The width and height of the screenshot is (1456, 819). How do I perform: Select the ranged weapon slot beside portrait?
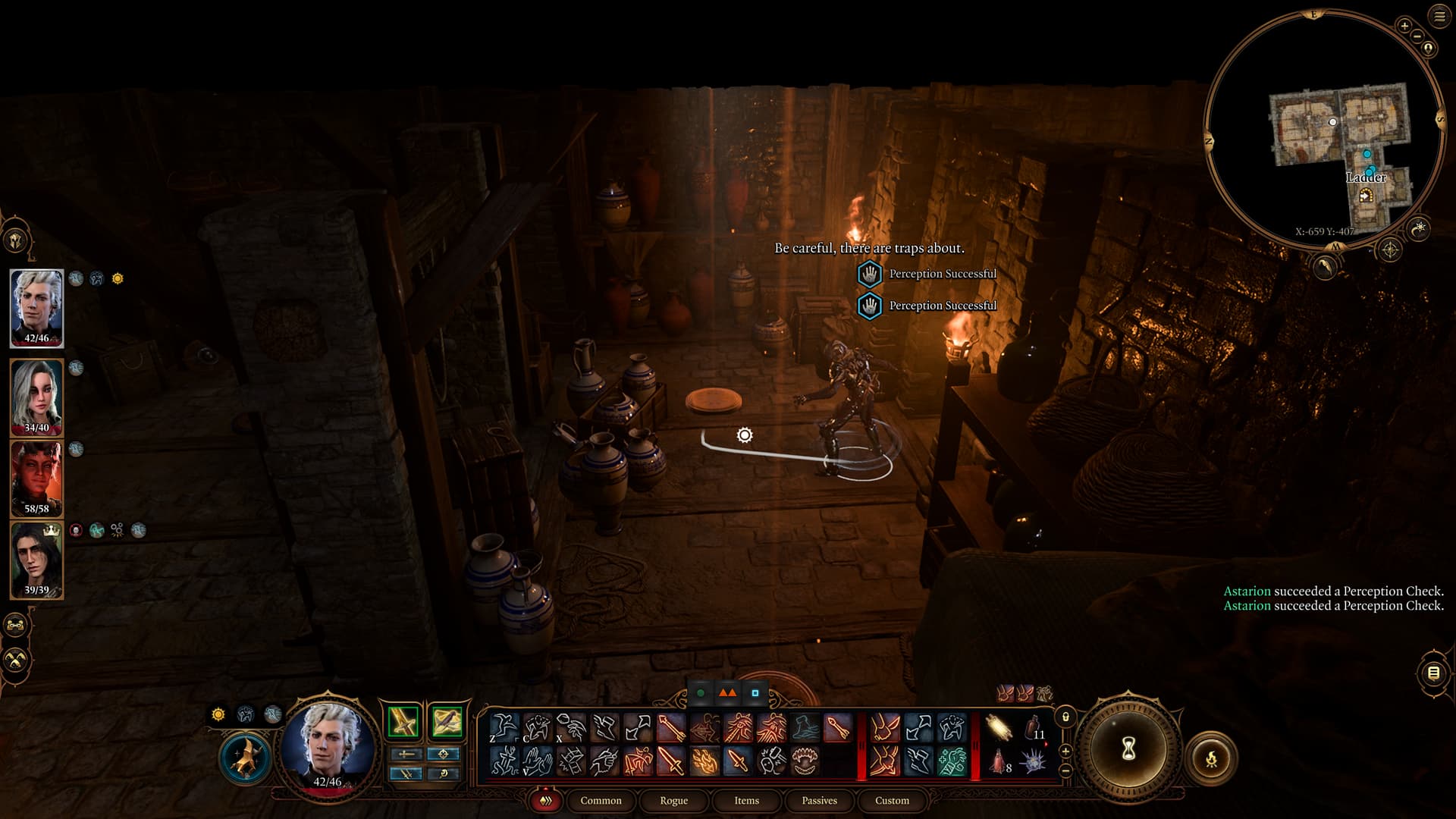click(x=447, y=721)
